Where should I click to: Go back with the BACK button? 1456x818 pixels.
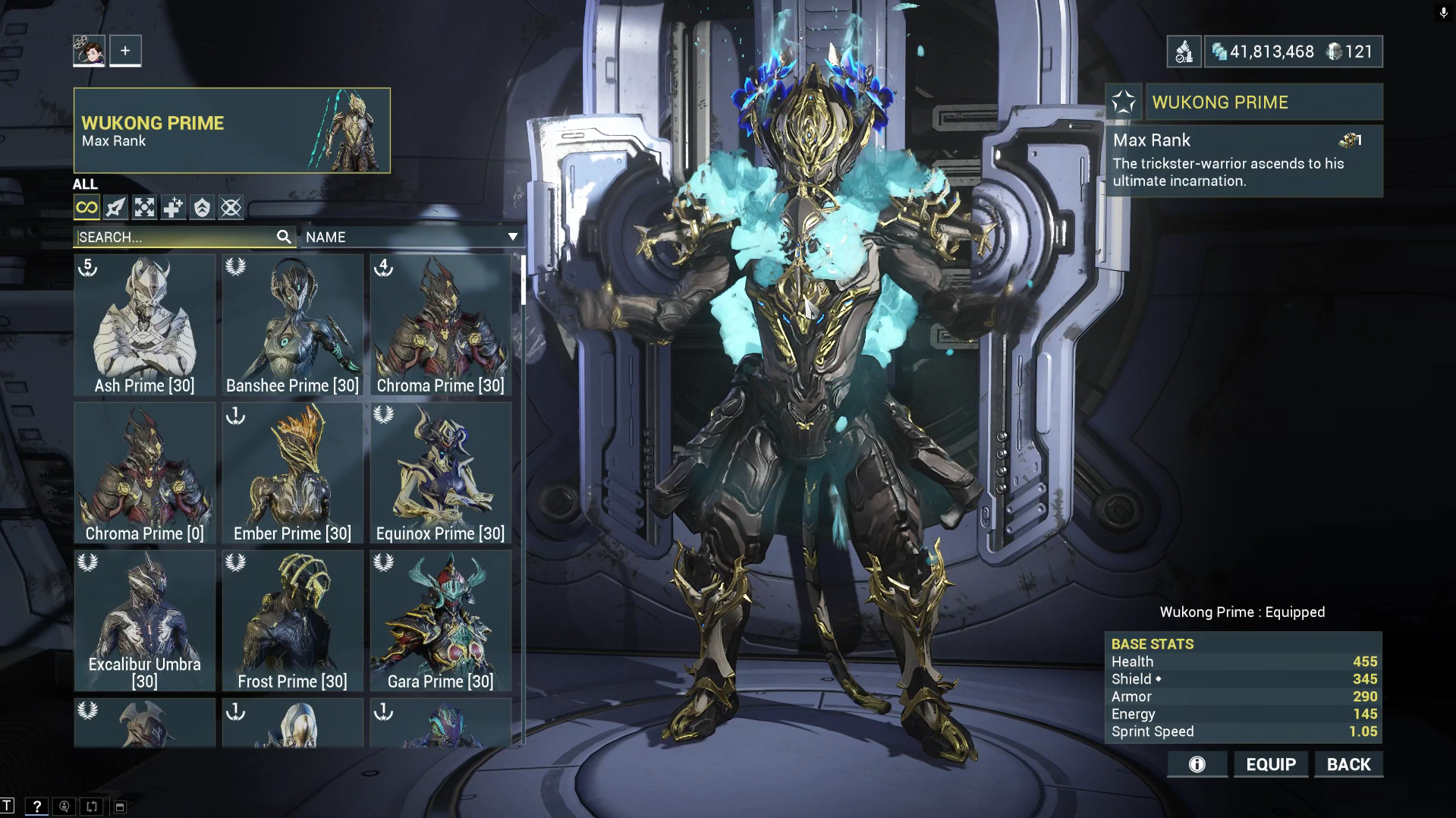tap(1348, 764)
